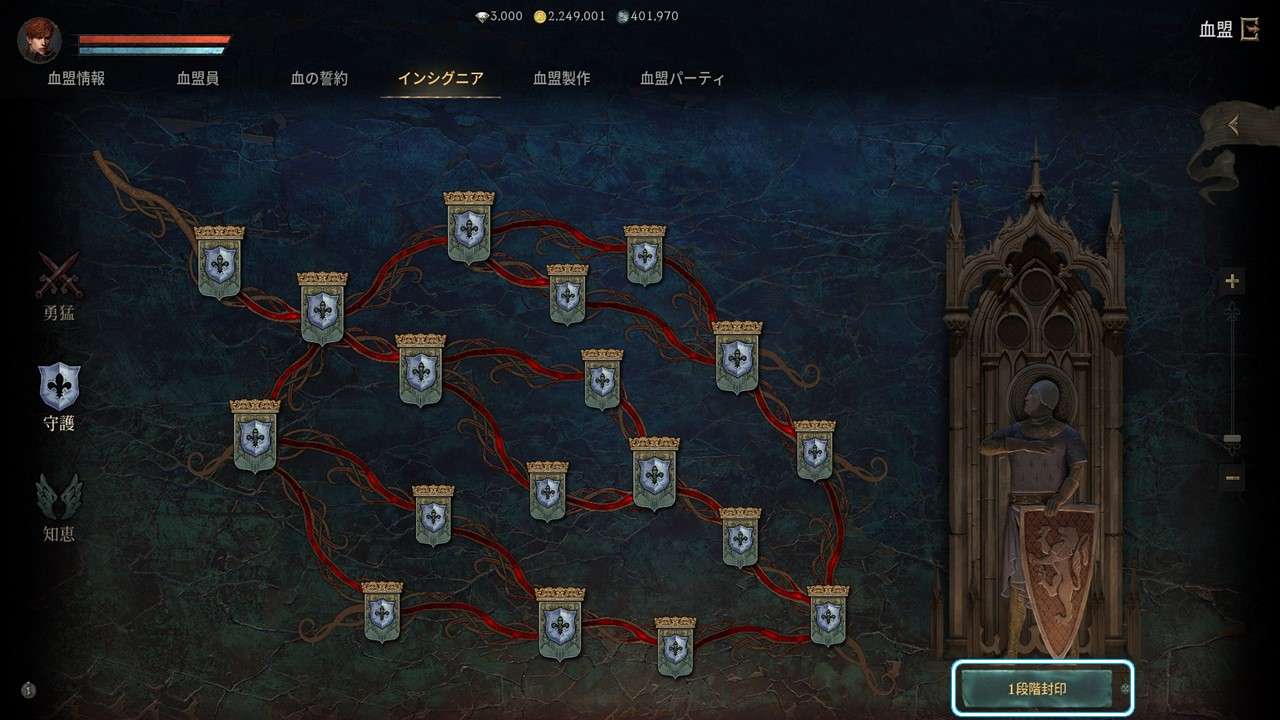Image resolution: width=1280 pixels, height=720 pixels.
Task: Click the gold coin currency icon
Action: click(x=539, y=16)
